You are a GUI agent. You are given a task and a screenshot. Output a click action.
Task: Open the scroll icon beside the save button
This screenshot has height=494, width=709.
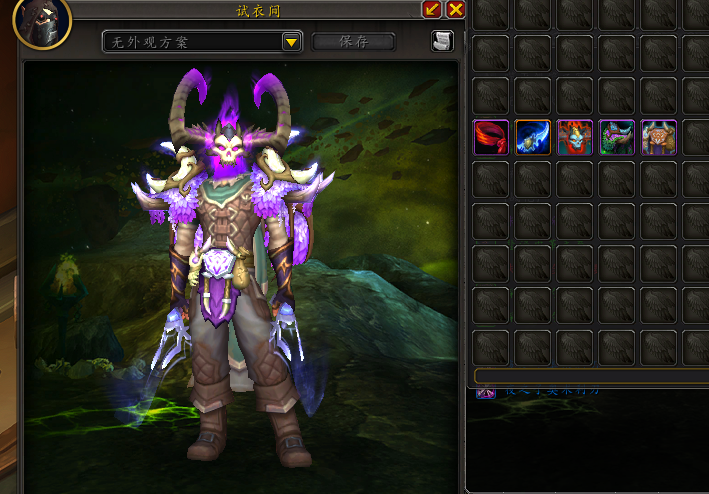(442, 41)
